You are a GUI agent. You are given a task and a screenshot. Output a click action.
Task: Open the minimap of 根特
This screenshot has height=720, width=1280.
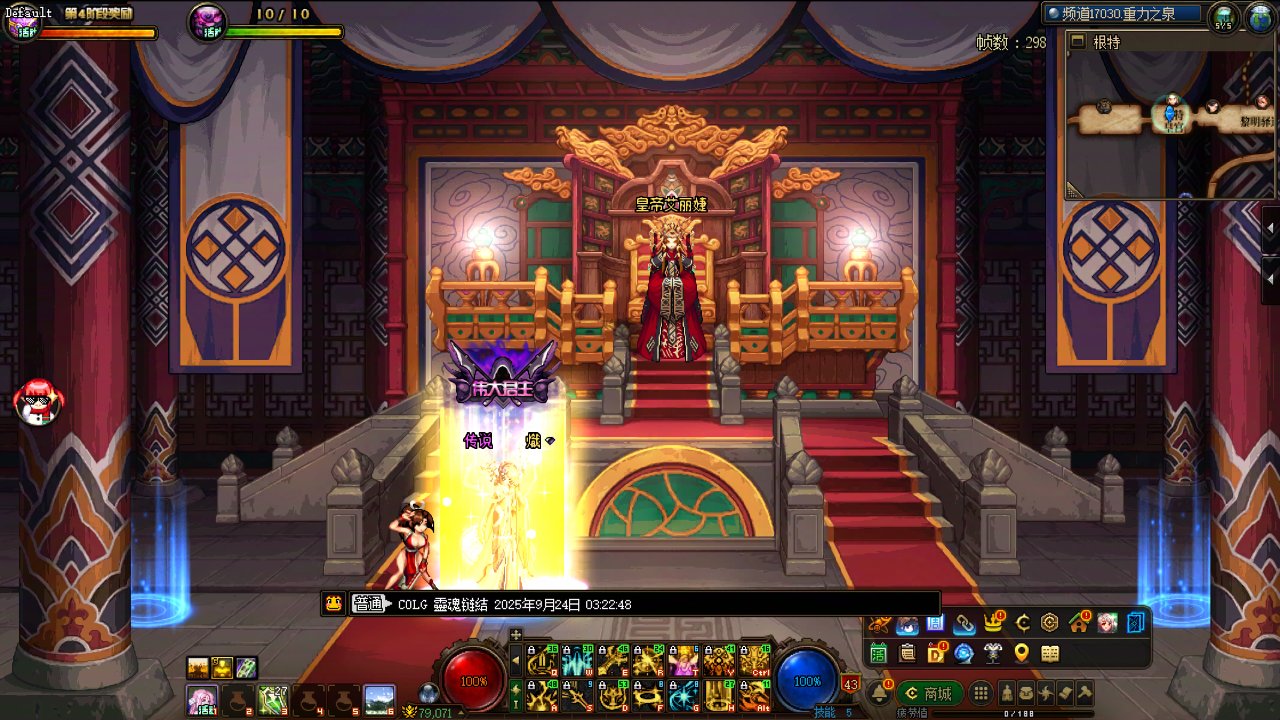(x=1162, y=118)
